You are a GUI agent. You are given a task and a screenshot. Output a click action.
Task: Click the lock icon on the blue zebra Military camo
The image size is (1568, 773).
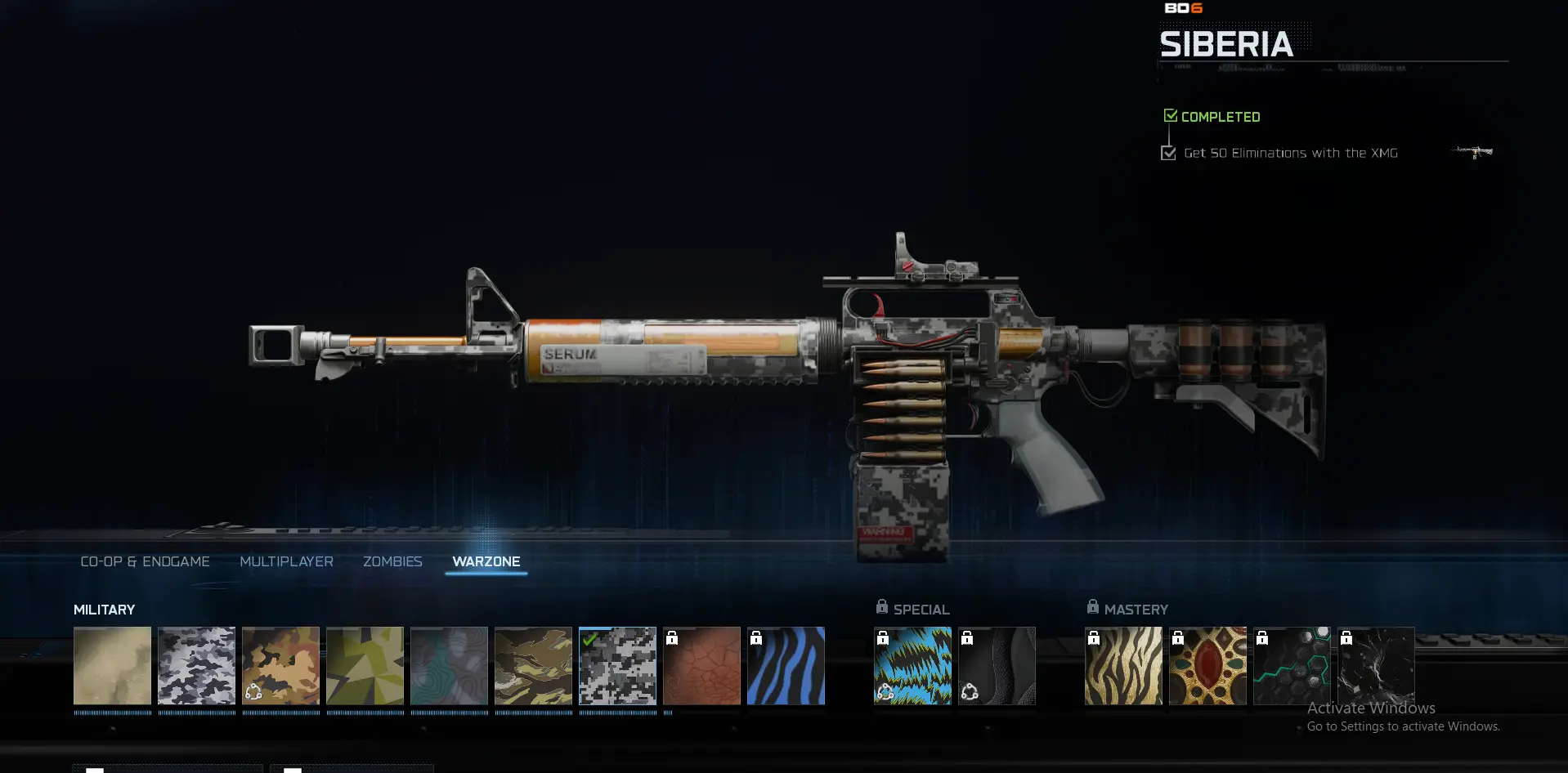point(756,637)
